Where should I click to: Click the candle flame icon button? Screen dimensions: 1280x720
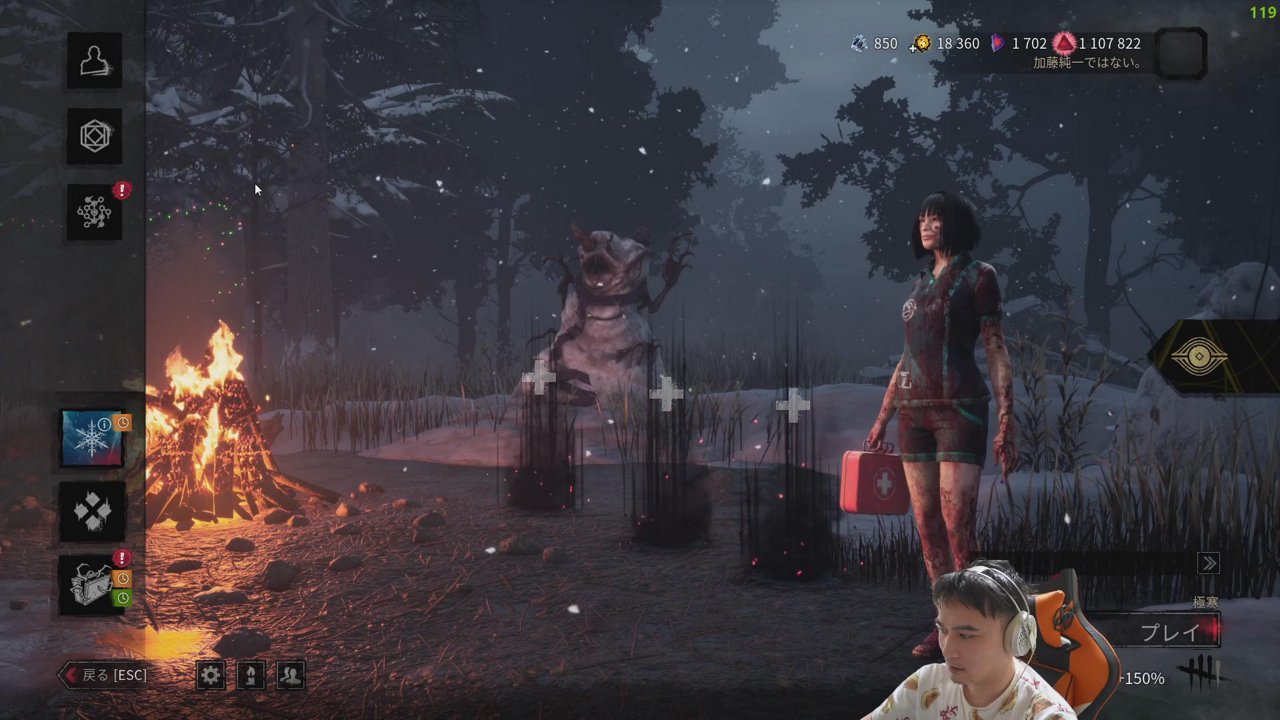[250, 675]
